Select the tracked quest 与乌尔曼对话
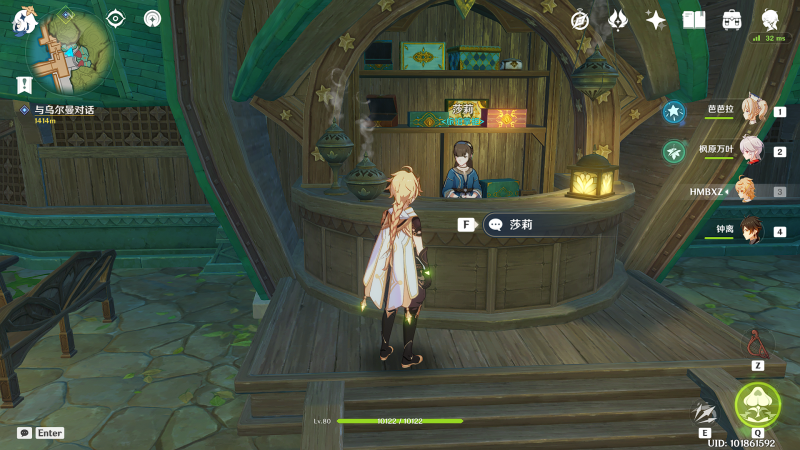This screenshot has width=800, height=450. (62, 110)
